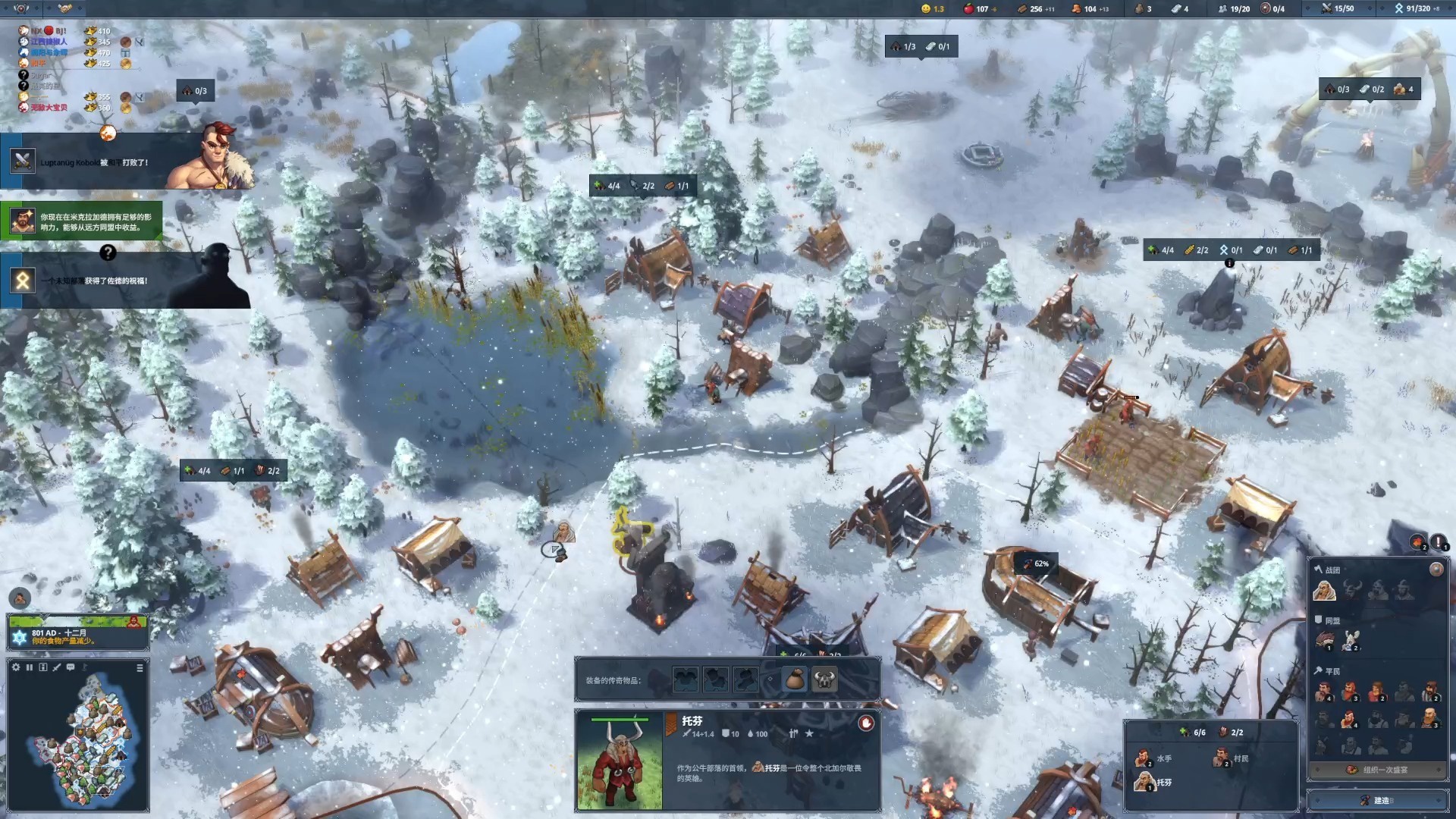Toggle the round shield button in 战团 panel
The image size is (1456, 819).
click(1436, 570)
